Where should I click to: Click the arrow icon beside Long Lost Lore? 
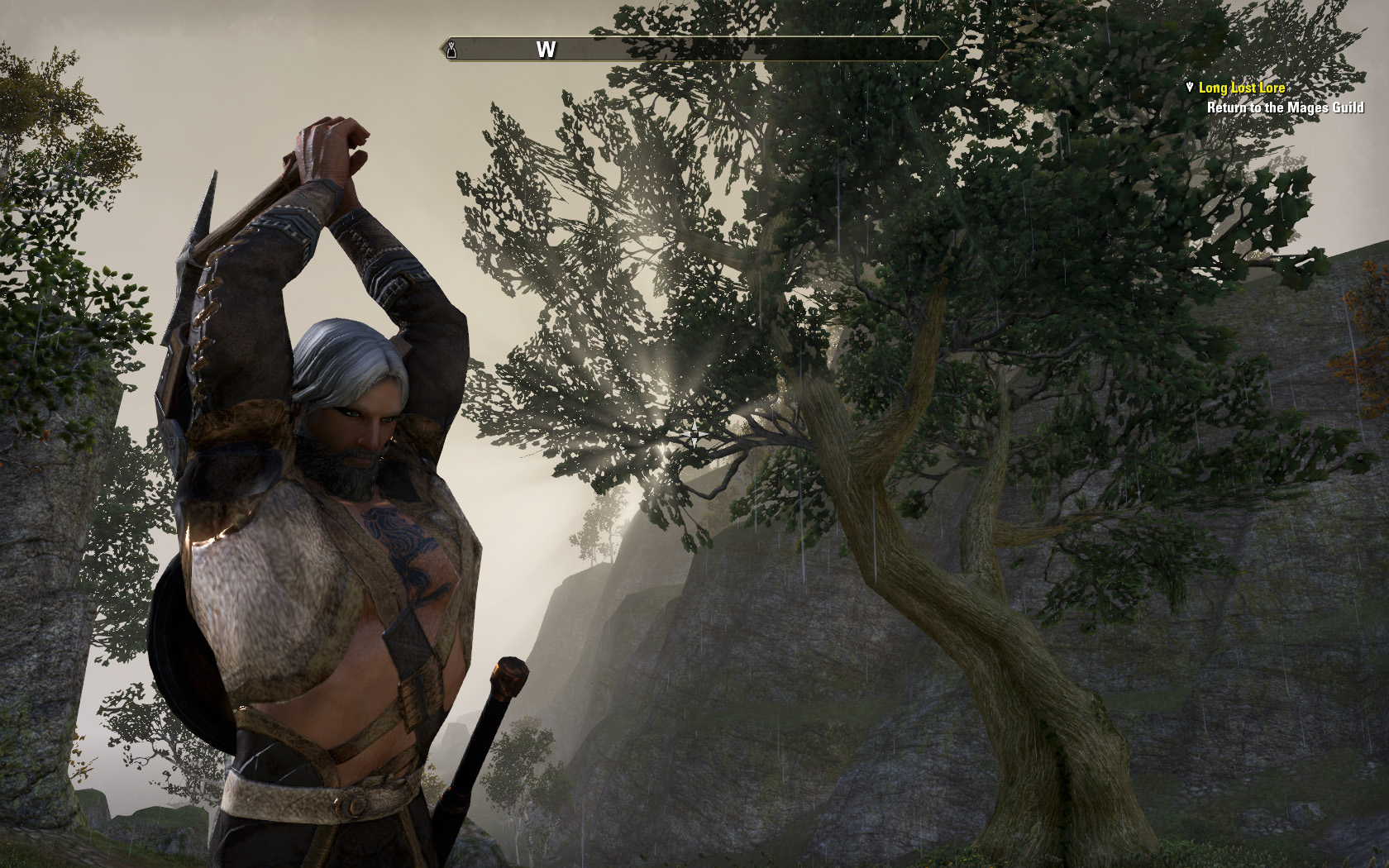point(1190,87)
